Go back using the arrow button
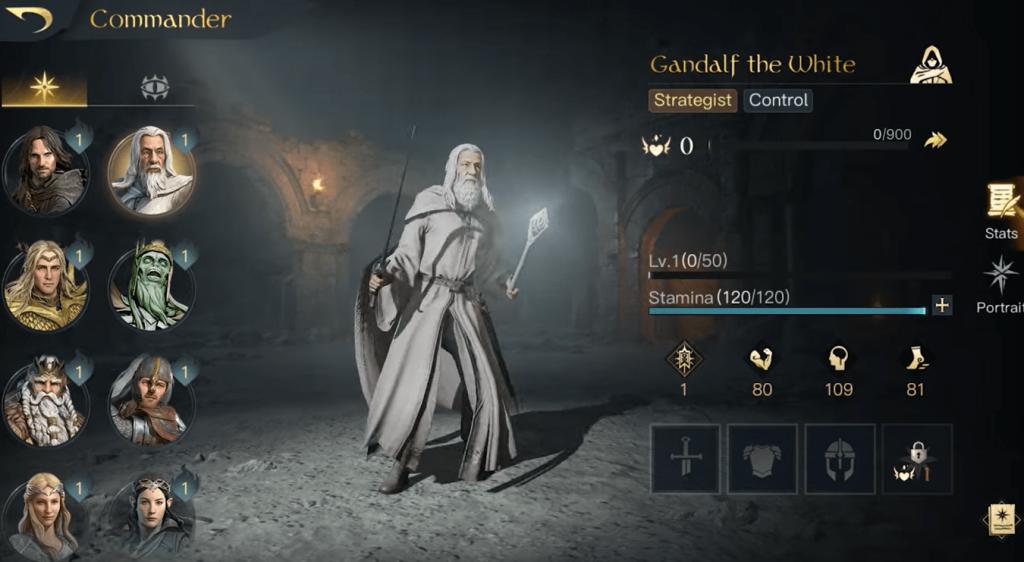 point(28,19)
